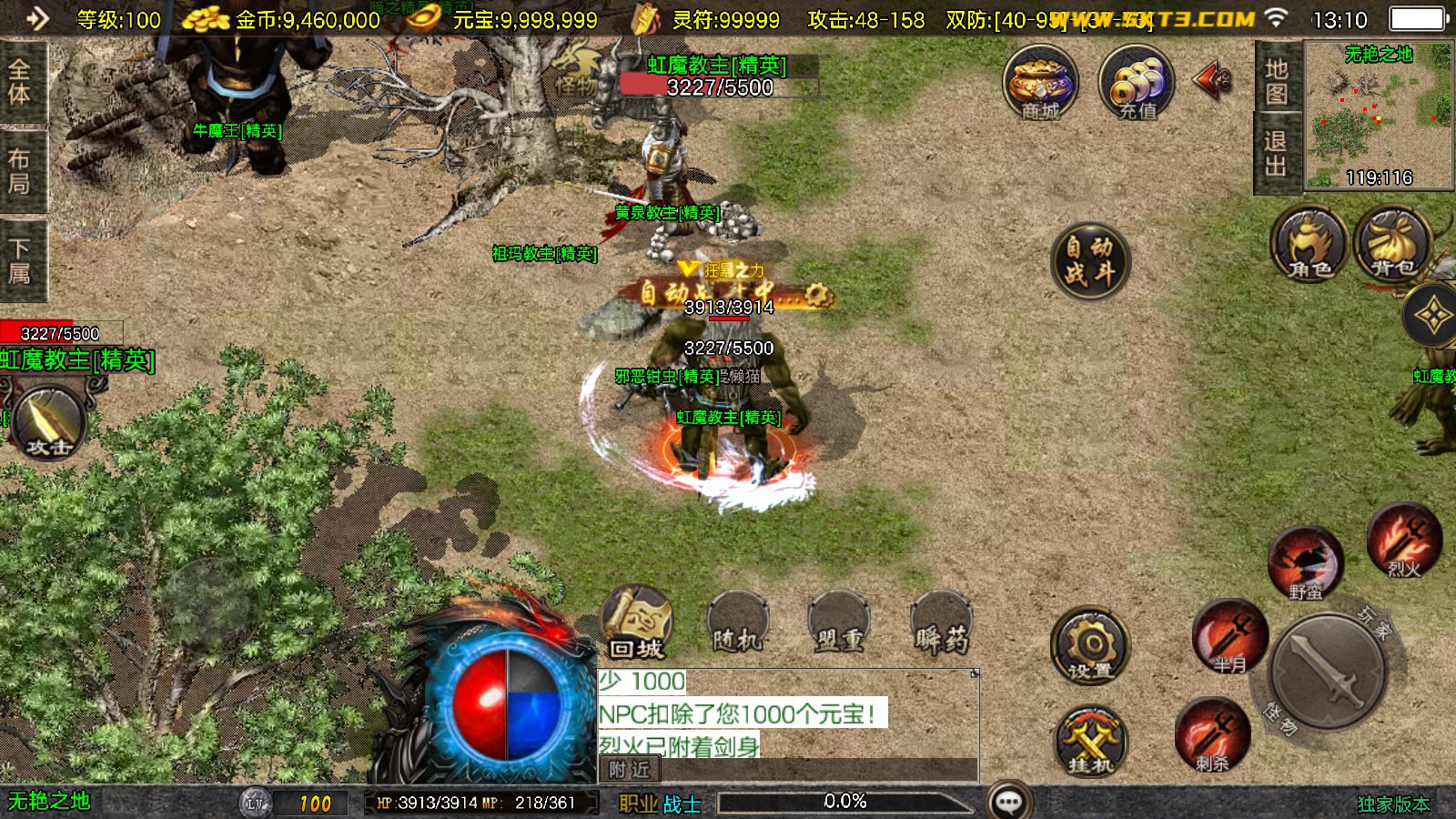Start 挂机 idle mode
Image resolution: width=1456 pixels, height=819 pixels.
(x=1090, y=741)
